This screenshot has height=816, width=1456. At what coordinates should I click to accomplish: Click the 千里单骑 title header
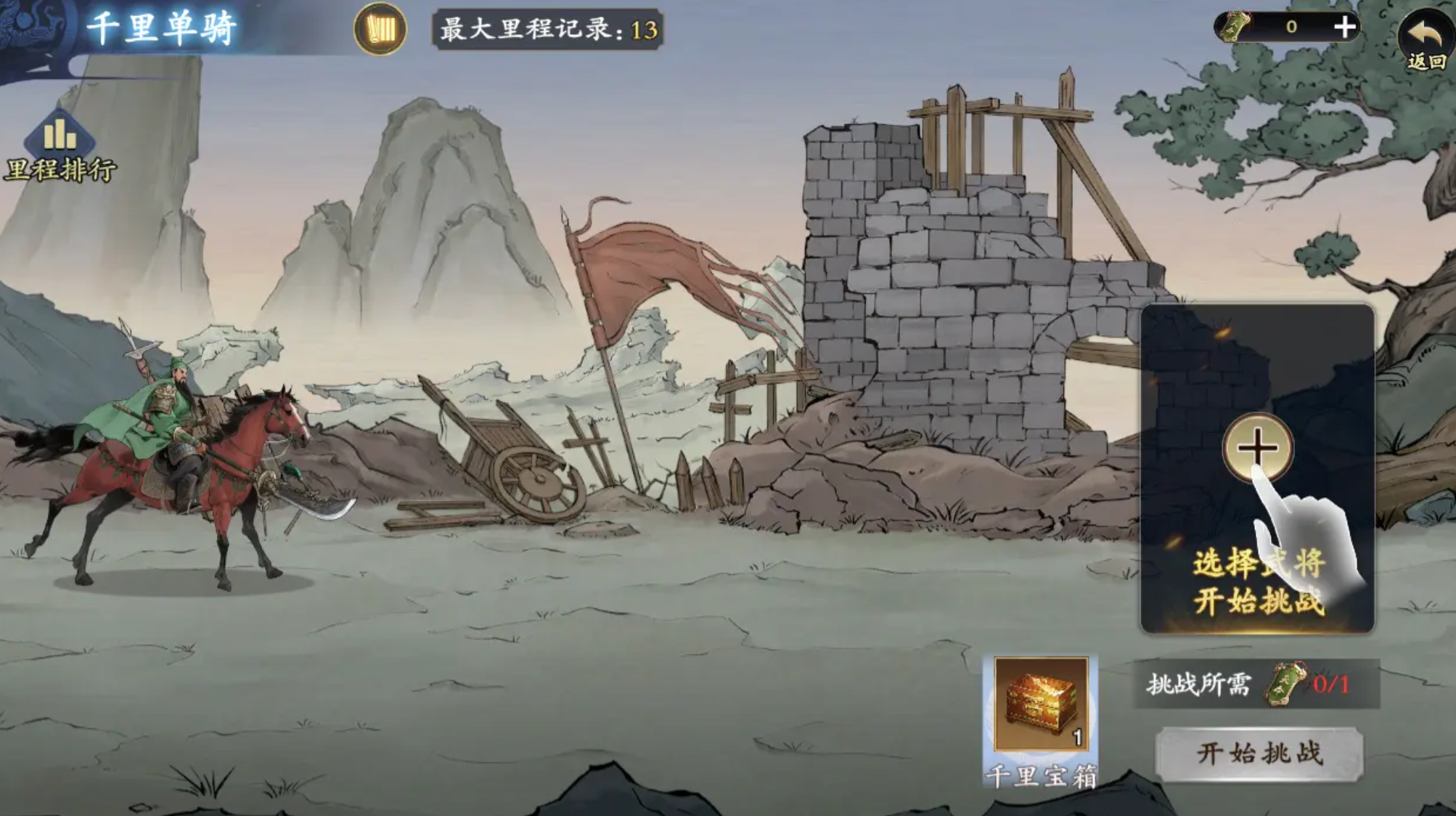[x=161, y=26]
